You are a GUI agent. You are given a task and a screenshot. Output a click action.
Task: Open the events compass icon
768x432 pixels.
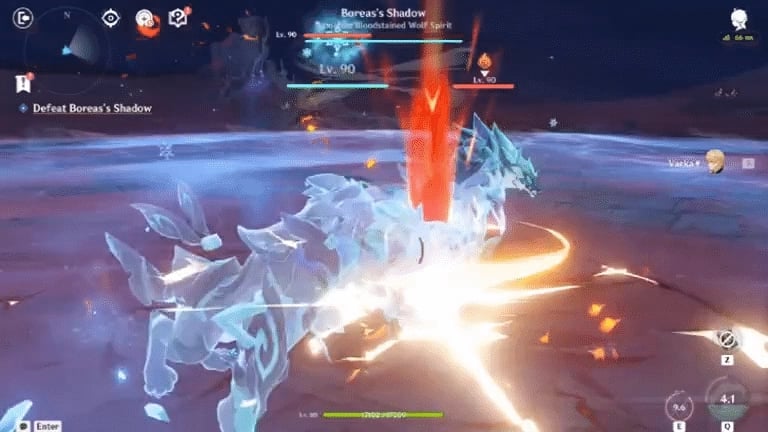click(x=145, y=18)
